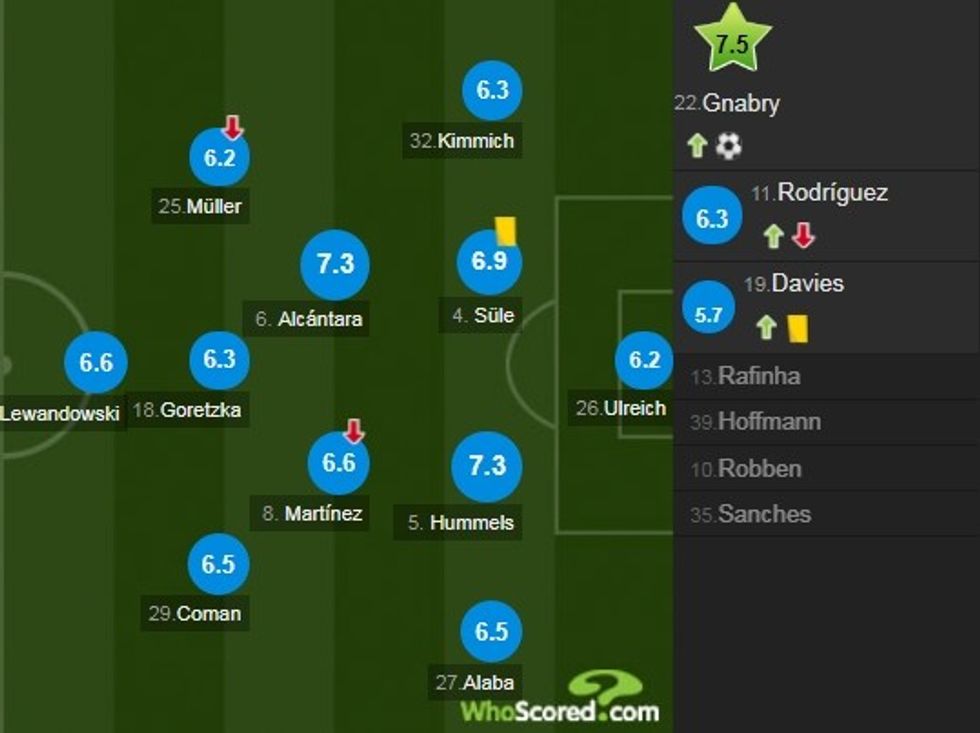
Task: Select Hummels's 7.3 rating bubble
Action: [487, 466]
